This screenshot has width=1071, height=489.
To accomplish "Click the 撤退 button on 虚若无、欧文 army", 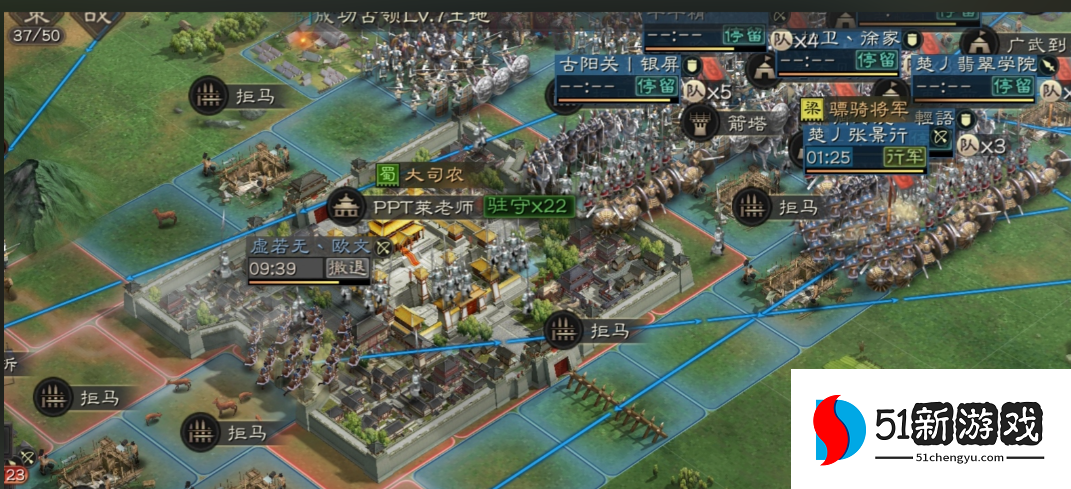I will click(x=348, y=268).
